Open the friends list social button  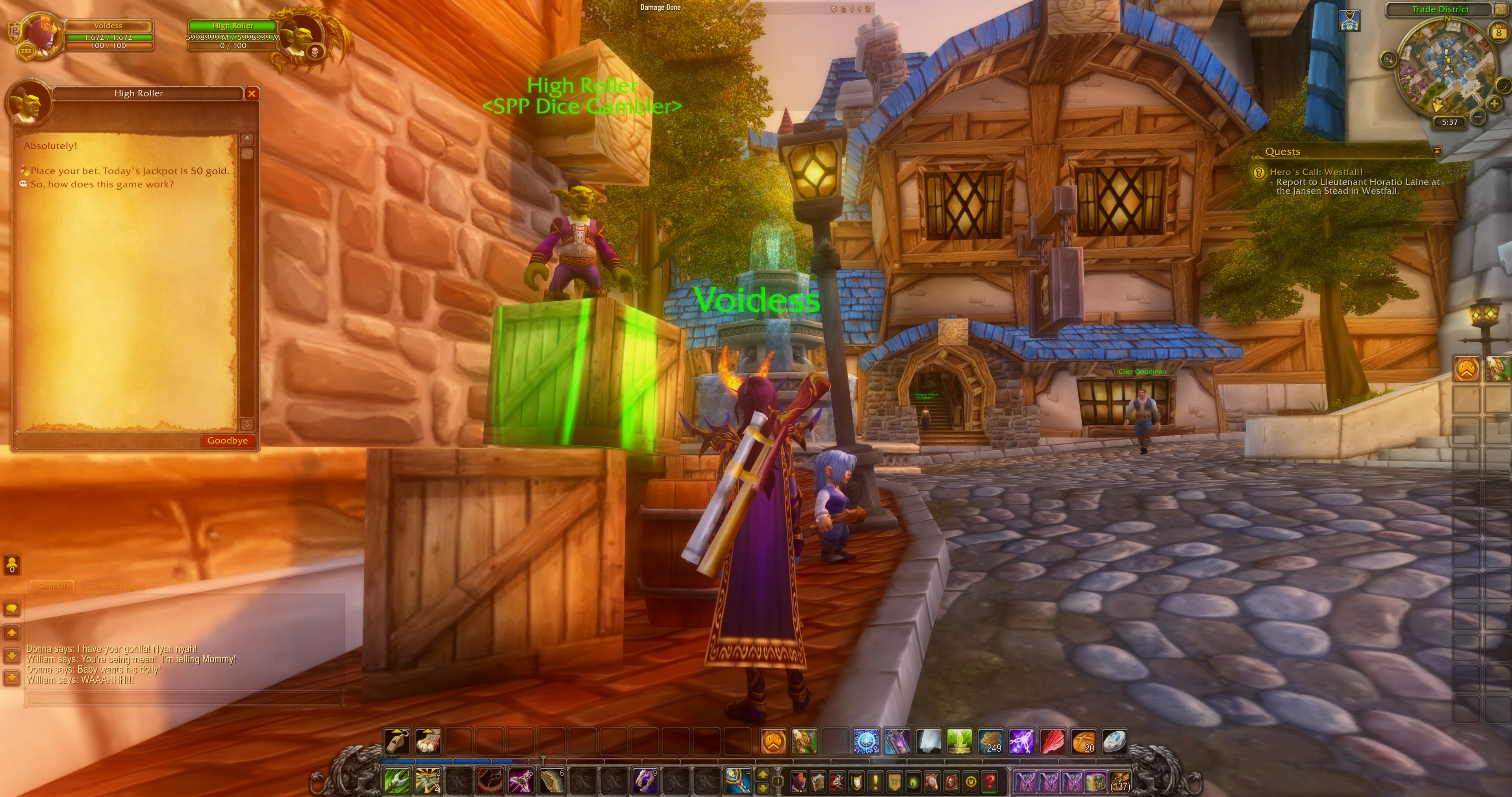pos(12,564)
